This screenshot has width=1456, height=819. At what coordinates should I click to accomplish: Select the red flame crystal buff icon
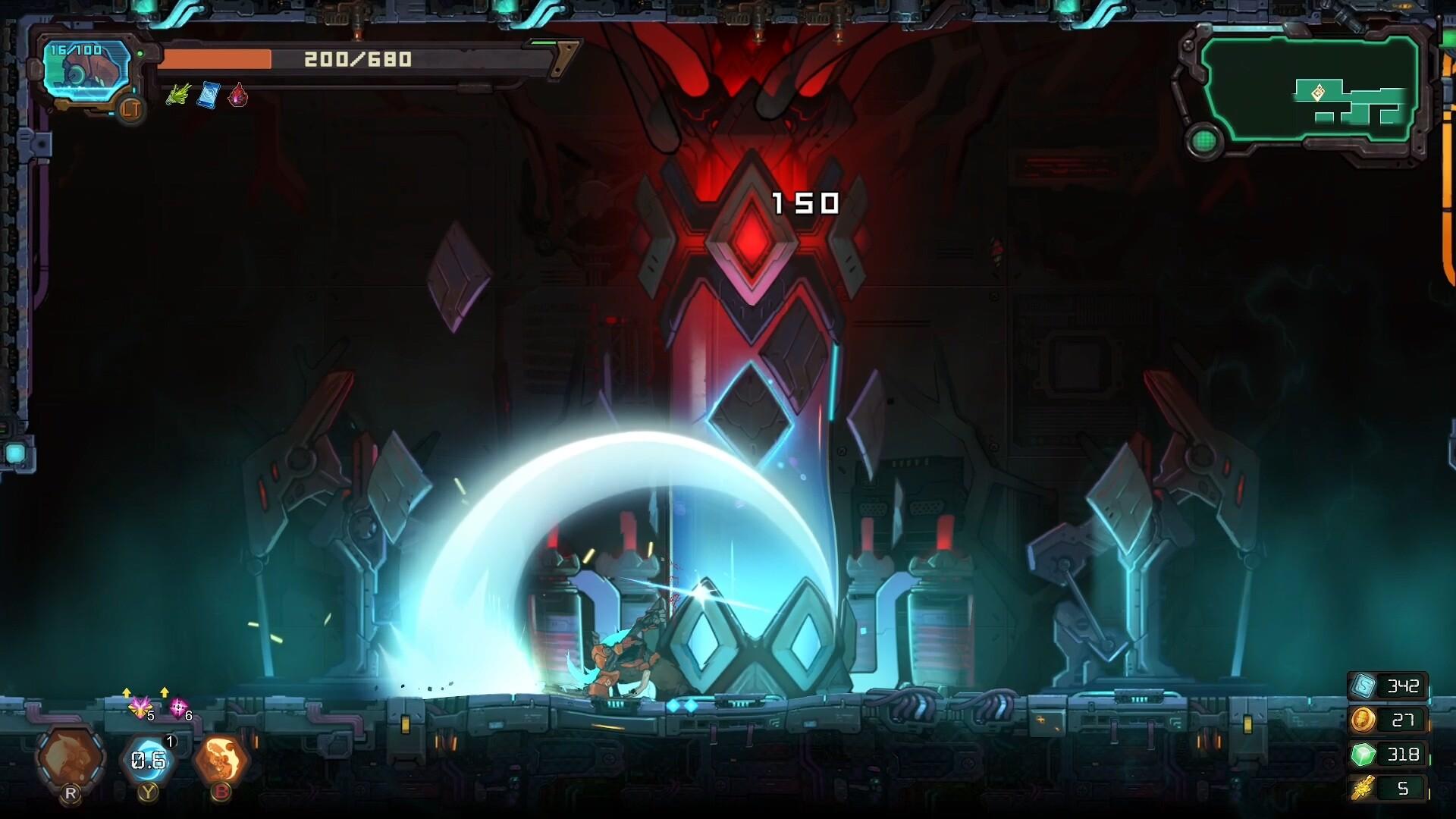(238, 96)
